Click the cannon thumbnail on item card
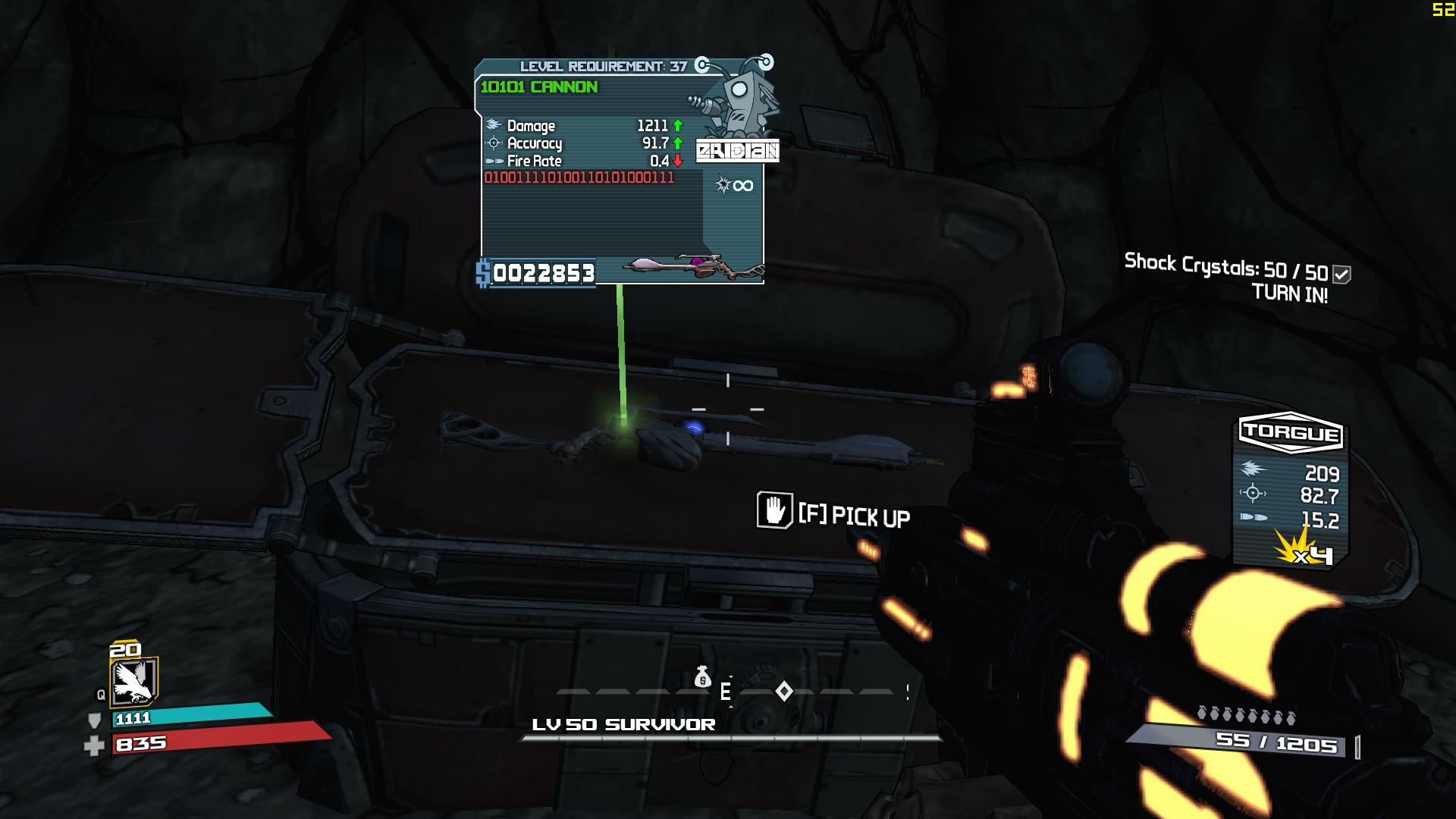This screenshot has width=1456, height=819. click(694, 267)
